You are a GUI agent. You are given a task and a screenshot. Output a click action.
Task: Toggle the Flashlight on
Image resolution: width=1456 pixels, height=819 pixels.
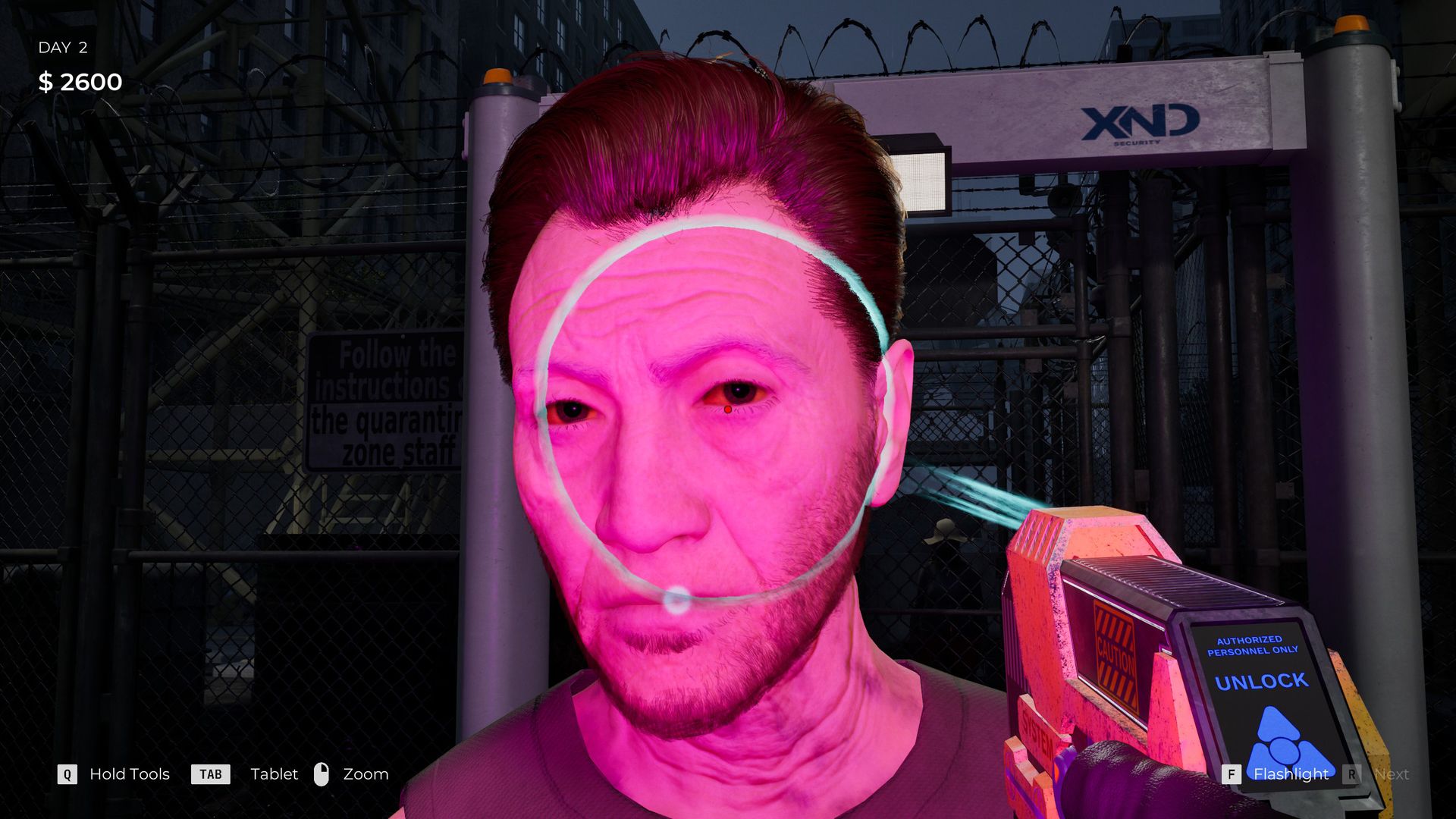1290,774
